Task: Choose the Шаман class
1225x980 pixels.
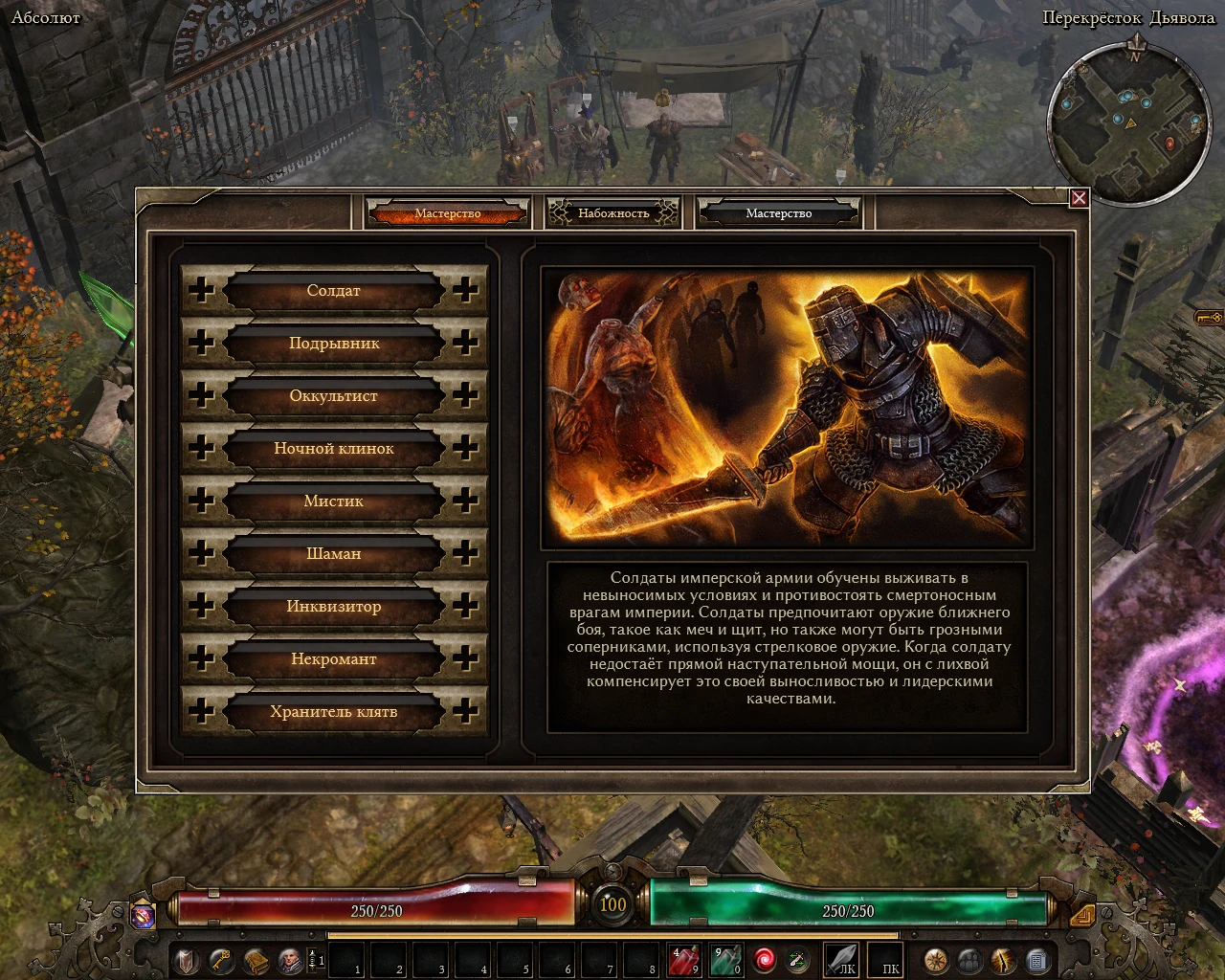Action: (x=333, y=553)
